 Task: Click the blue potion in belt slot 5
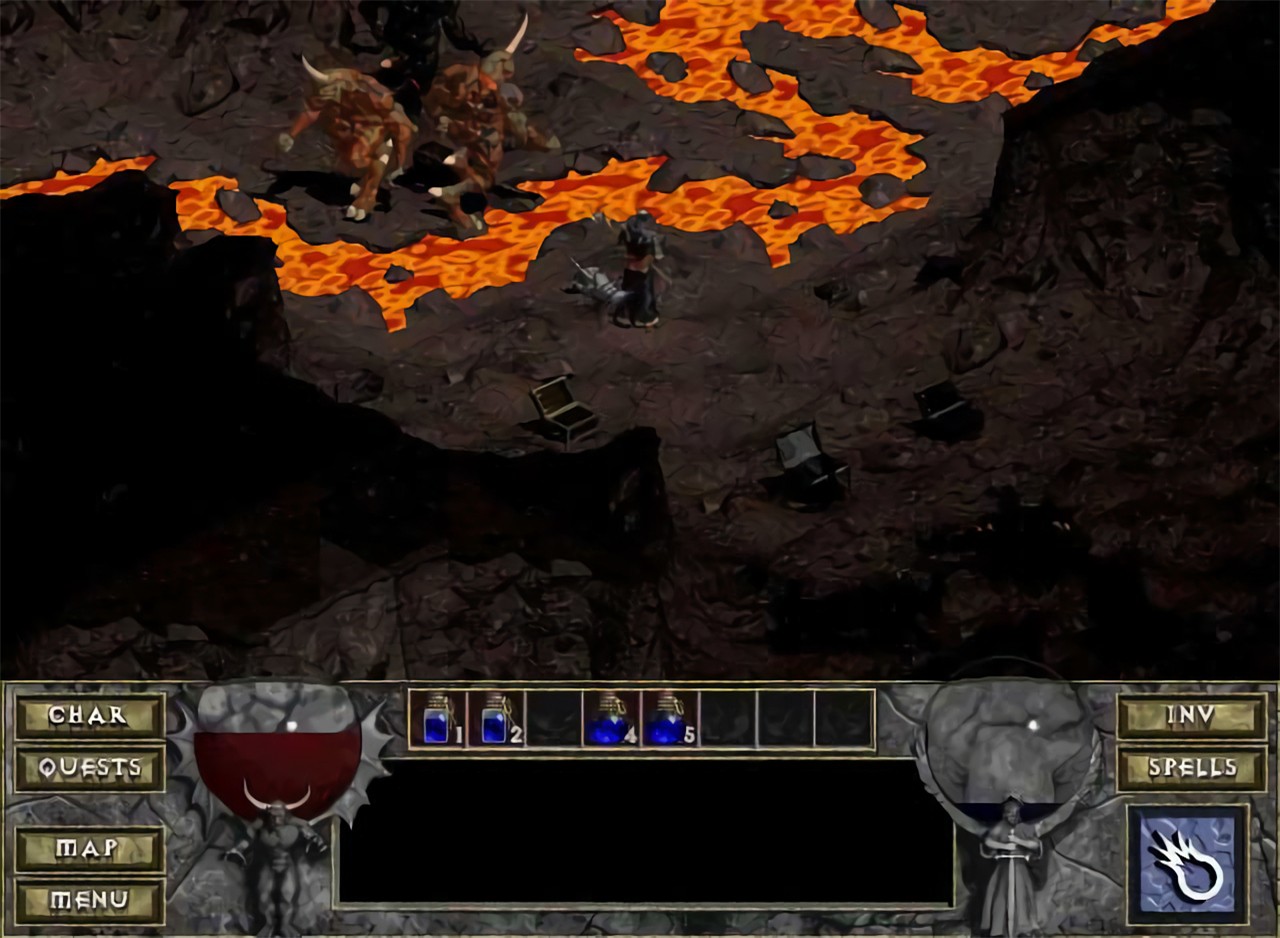click(x=668, y=719)
